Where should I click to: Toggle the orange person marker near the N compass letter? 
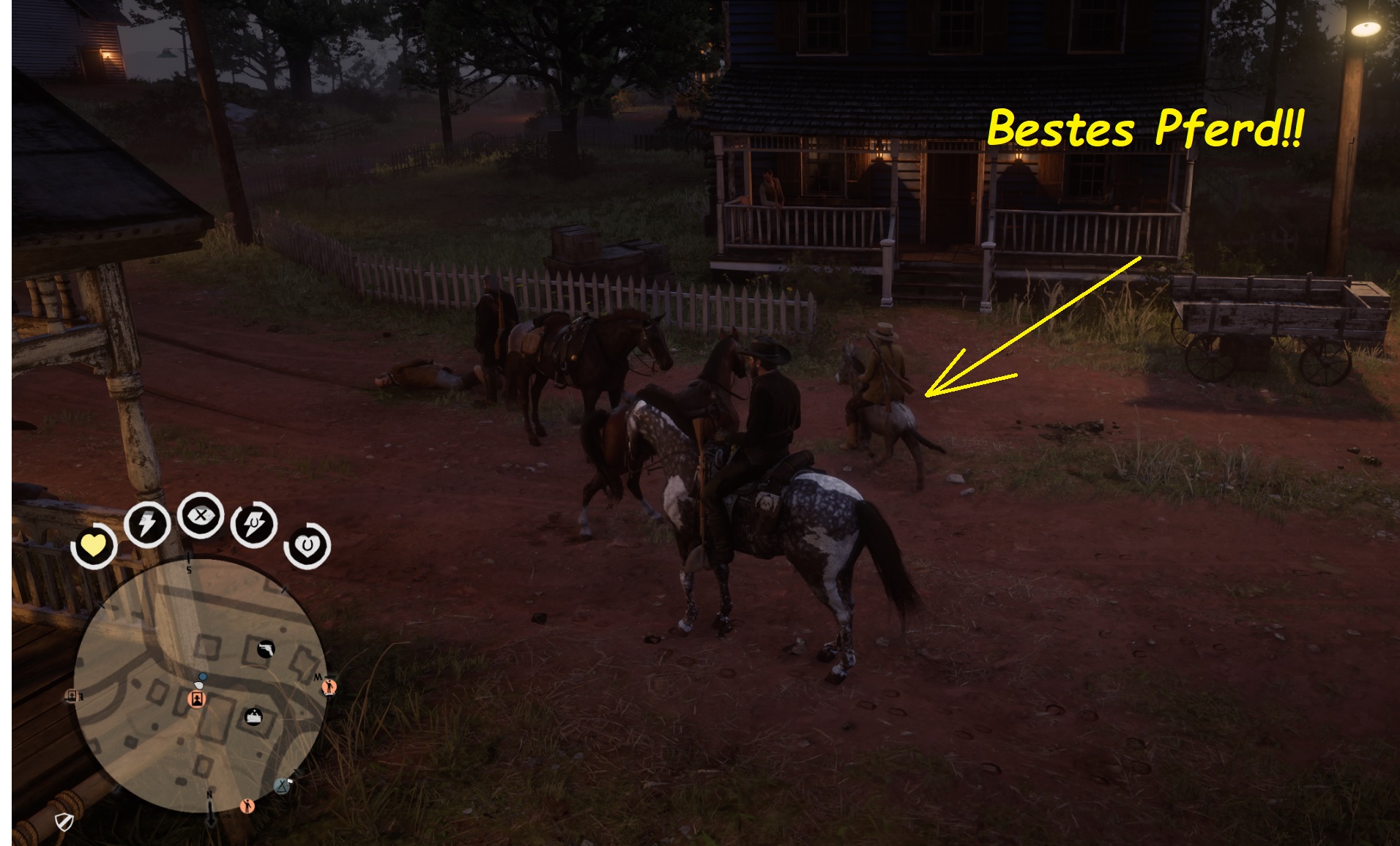(247, 806)
